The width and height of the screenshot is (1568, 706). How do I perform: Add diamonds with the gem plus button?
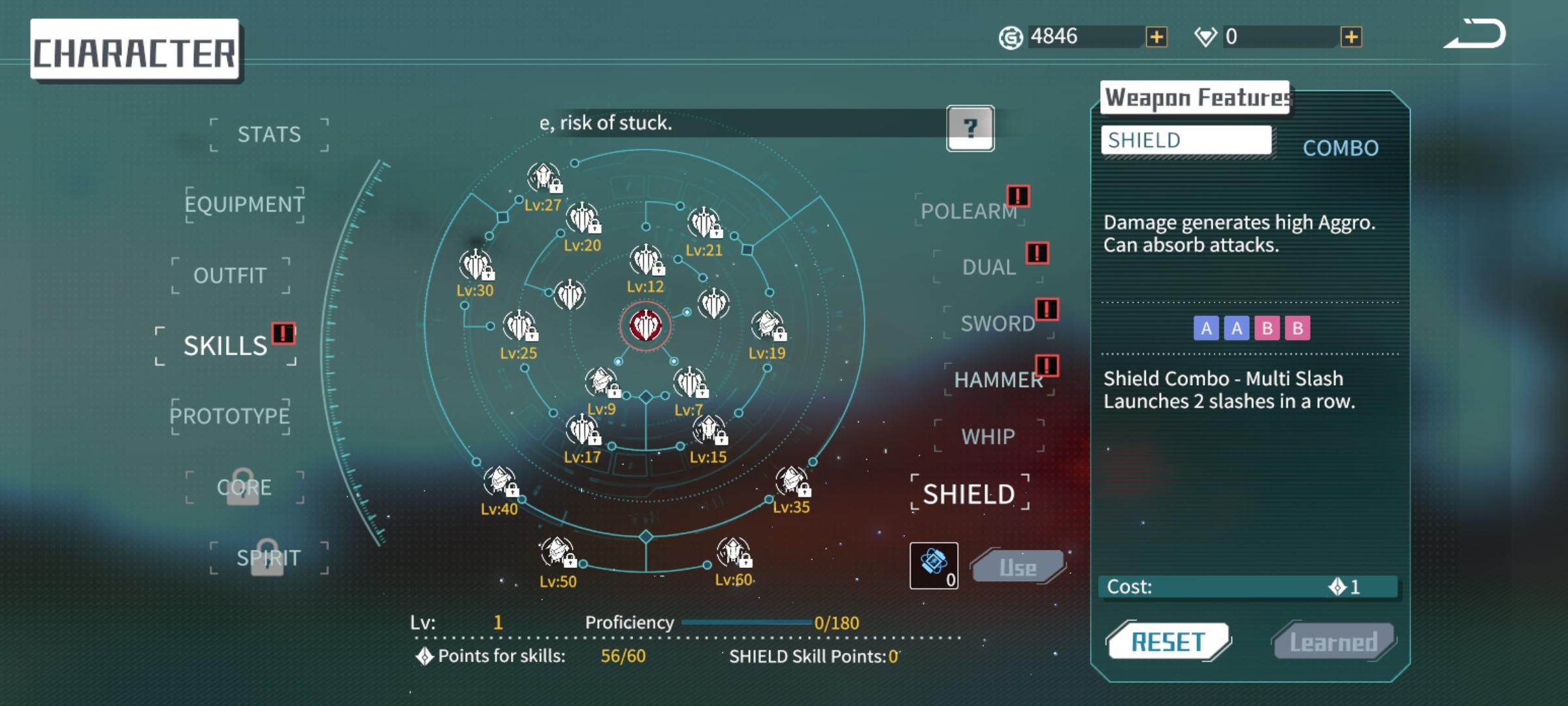pyautogui.click(x=1351, y=37)
